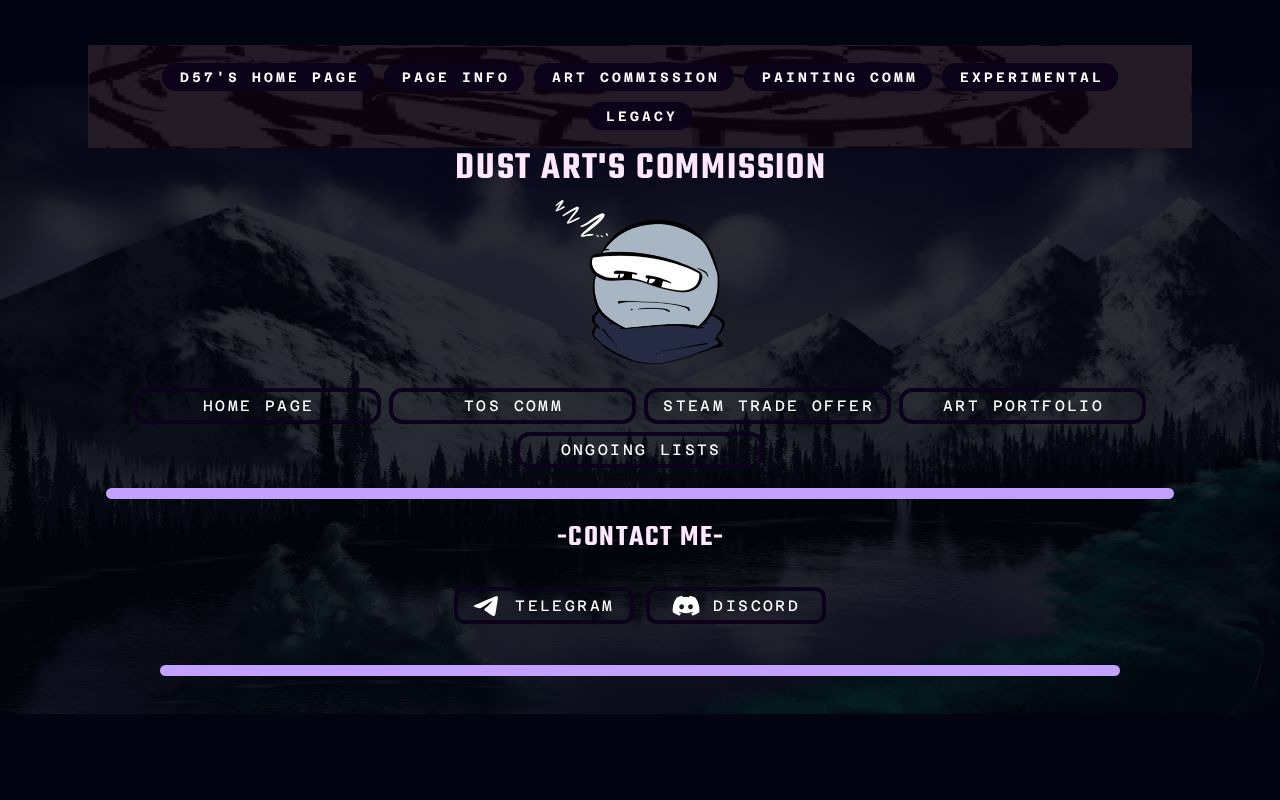
Task: Open the 'Steam Trade Offer' link
Action: click(x=768, y=406)
